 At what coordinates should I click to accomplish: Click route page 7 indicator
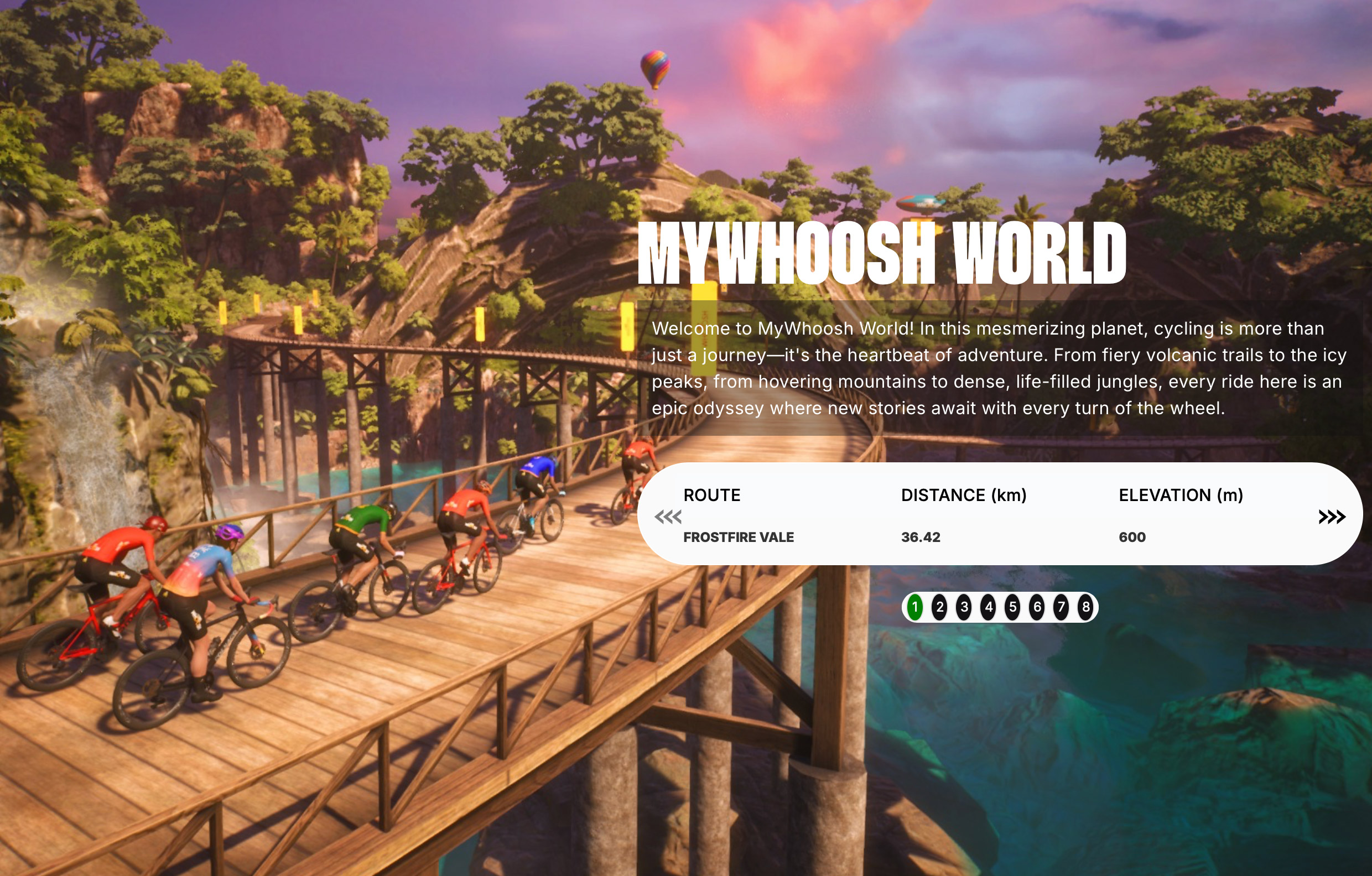tap(1061, 607)
